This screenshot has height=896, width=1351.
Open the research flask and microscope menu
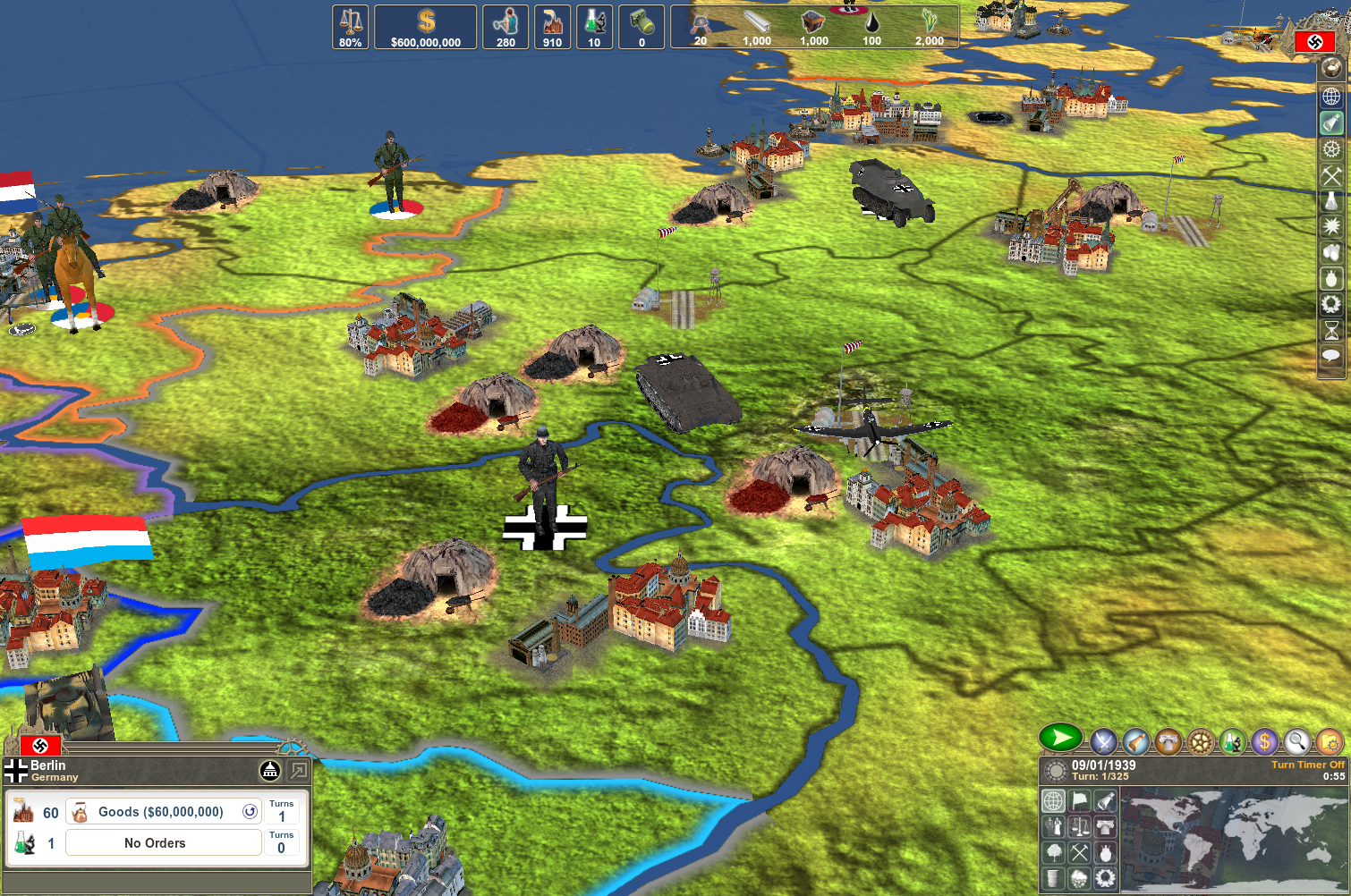pos(1232,741)
